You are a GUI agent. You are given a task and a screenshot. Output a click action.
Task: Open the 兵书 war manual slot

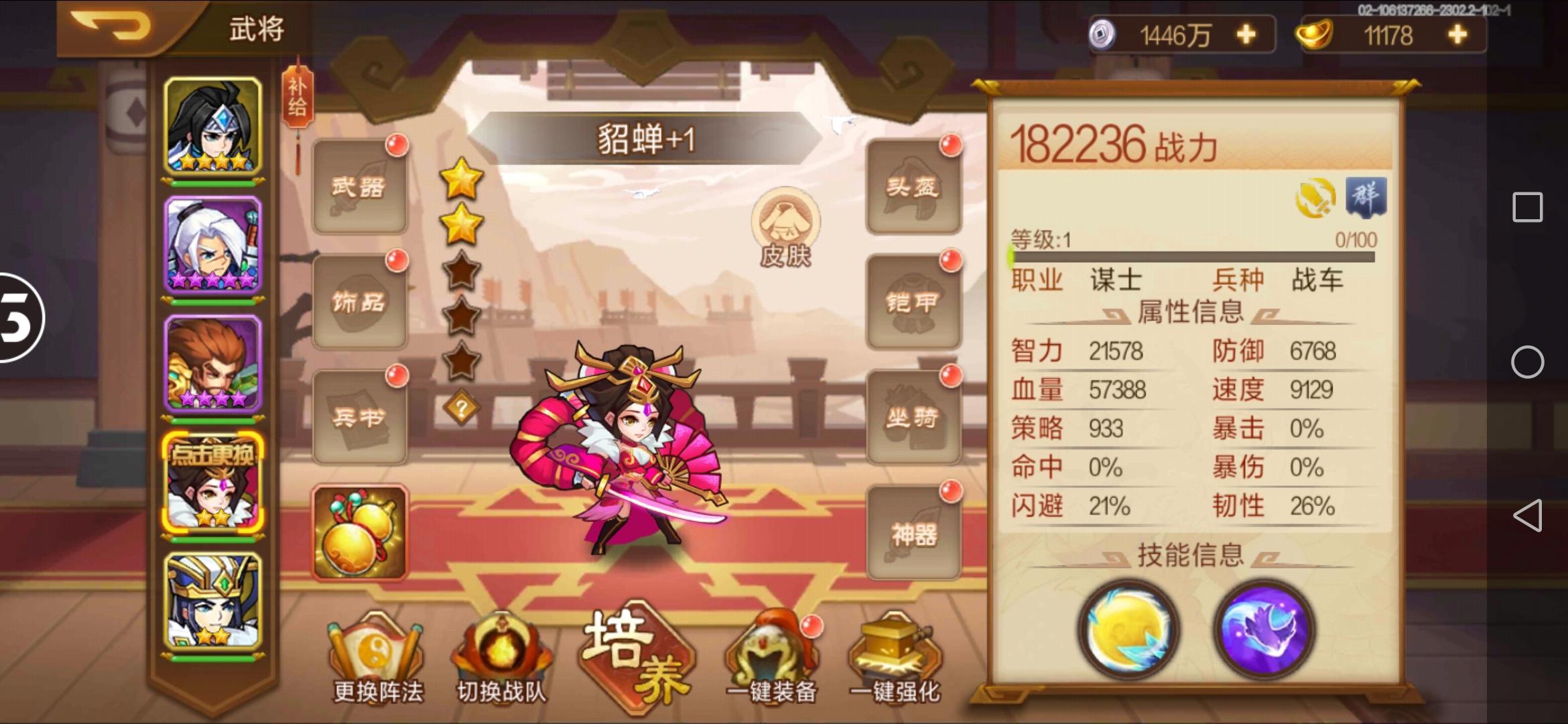pos(360,417)
